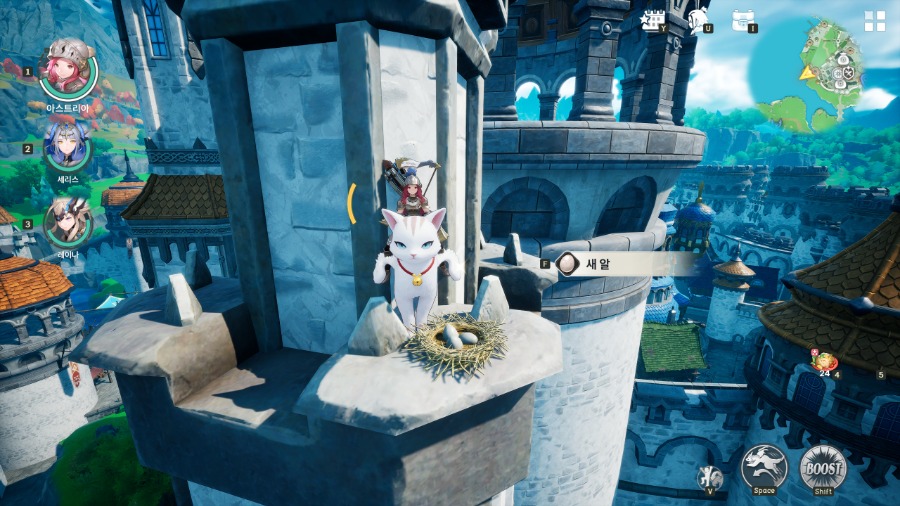Select the blue-haired character 세리스

67,146
